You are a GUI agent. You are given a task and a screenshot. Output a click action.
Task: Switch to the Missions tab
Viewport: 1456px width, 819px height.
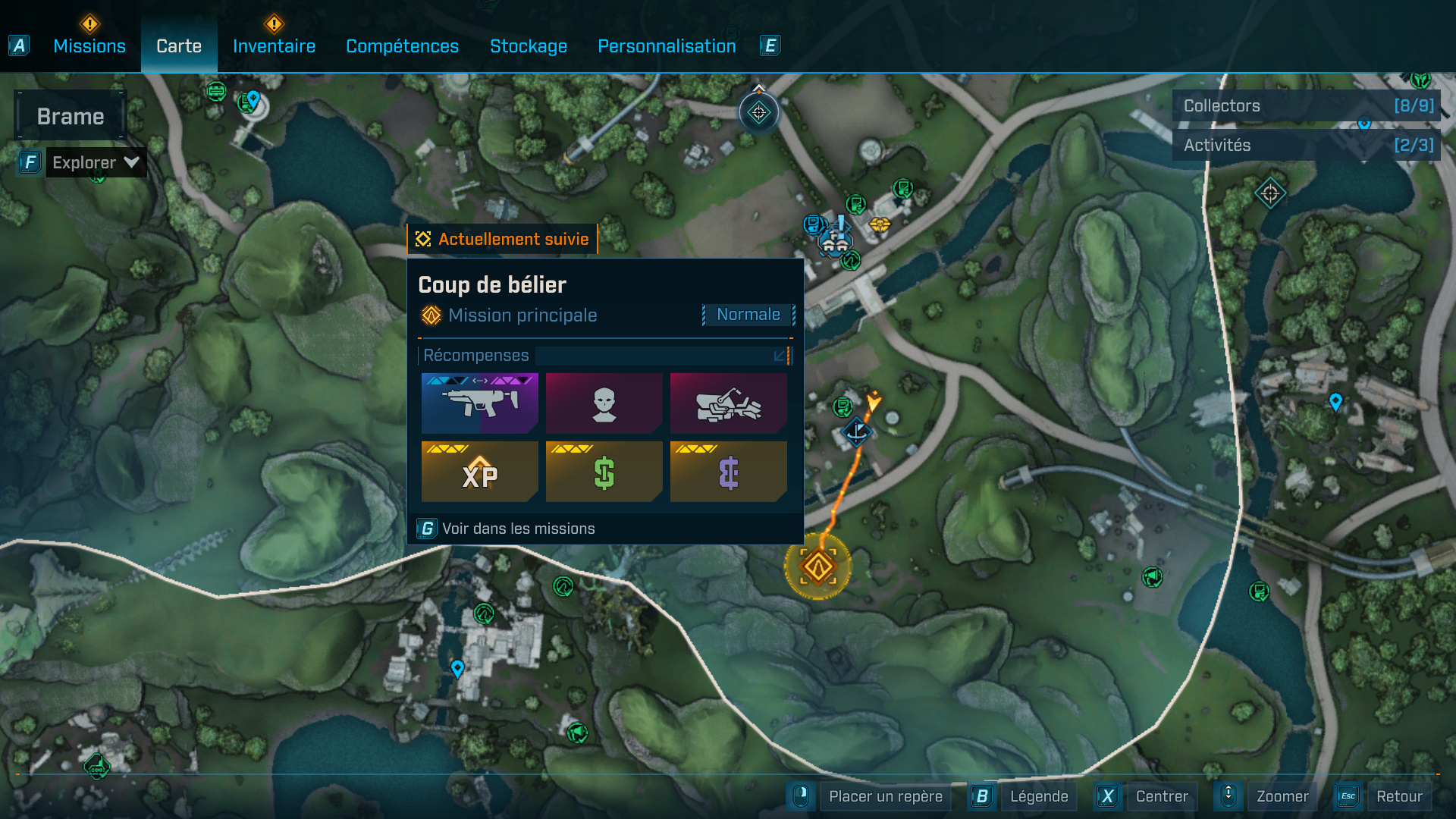[89, 46]
